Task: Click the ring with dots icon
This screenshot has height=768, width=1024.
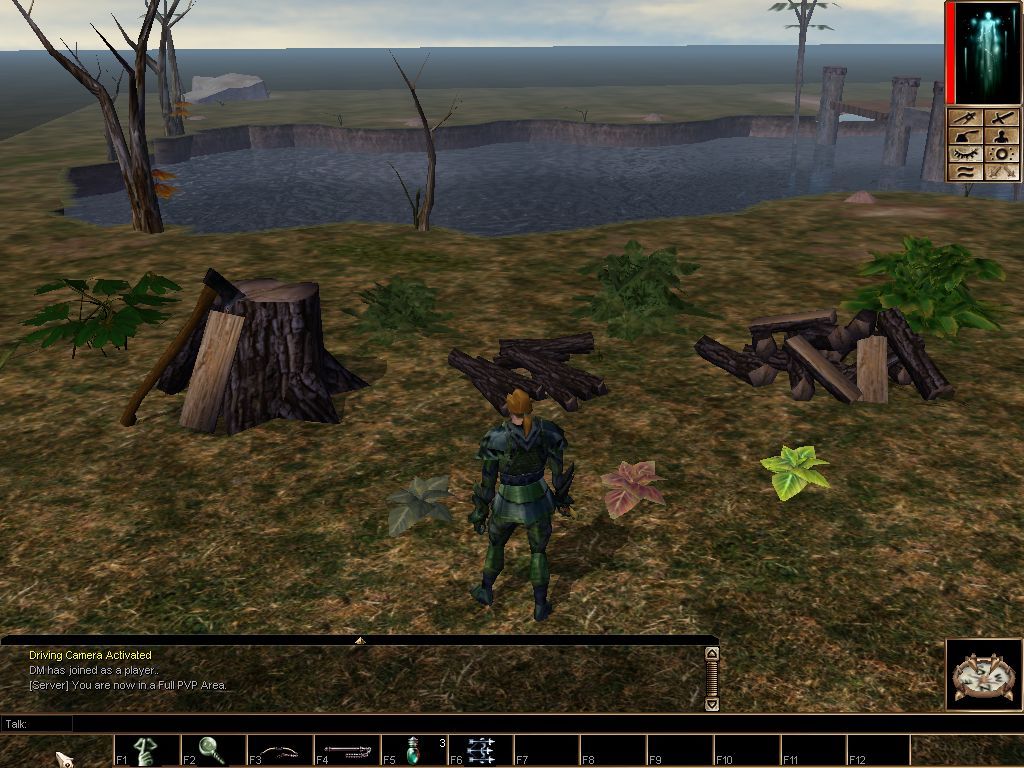Action: click(1001, 155)
